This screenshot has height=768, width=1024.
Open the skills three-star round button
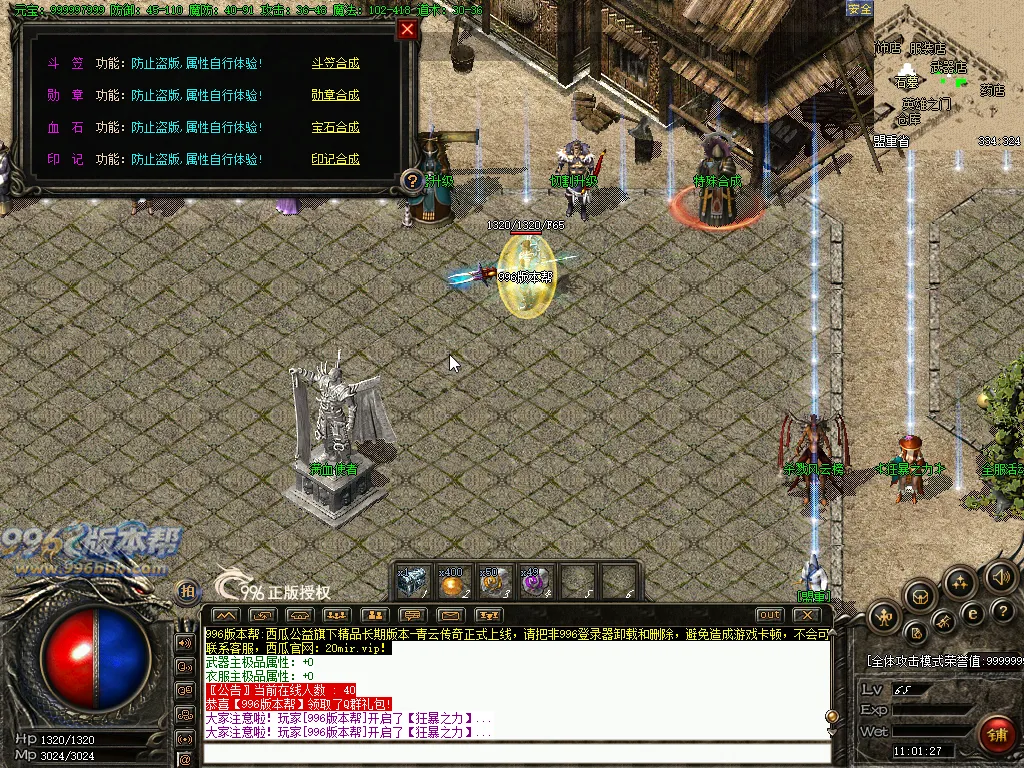[960, 584]
